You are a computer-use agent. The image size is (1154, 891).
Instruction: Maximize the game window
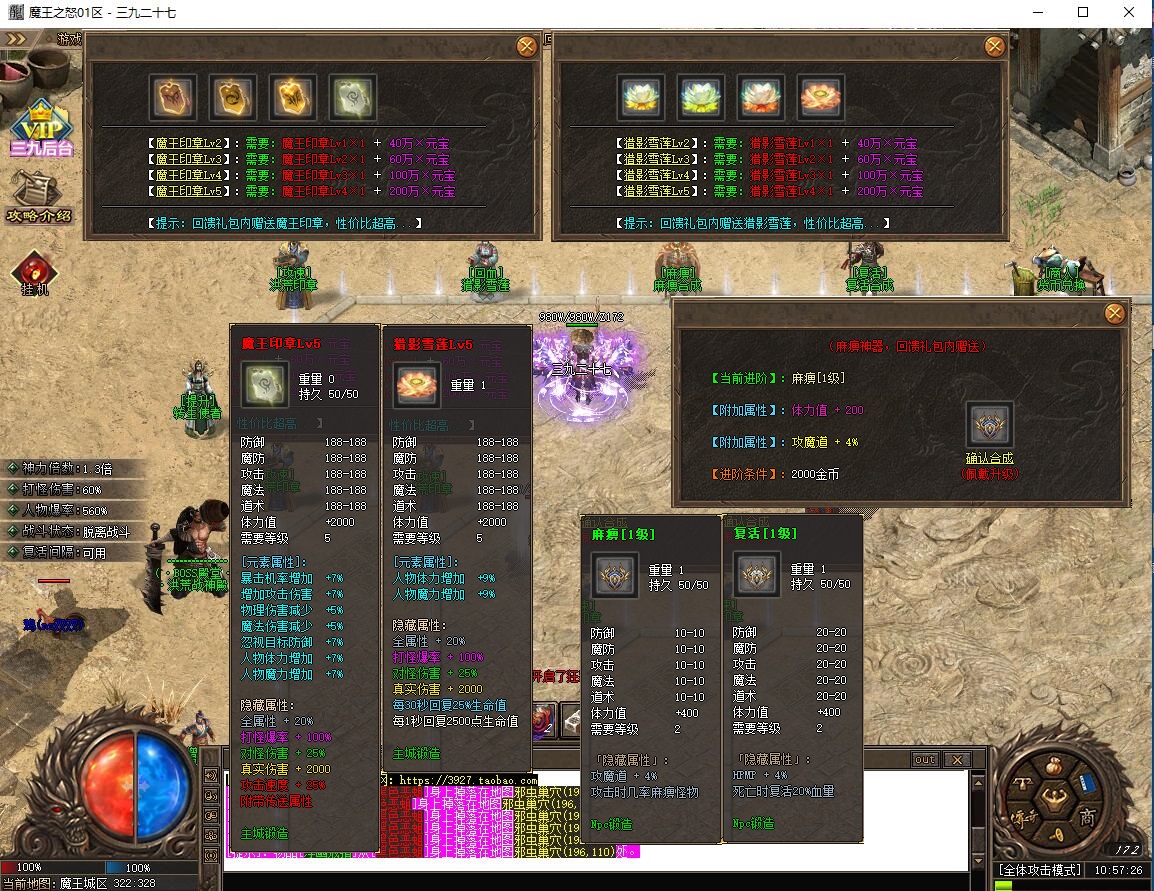tap(1083, 13)
